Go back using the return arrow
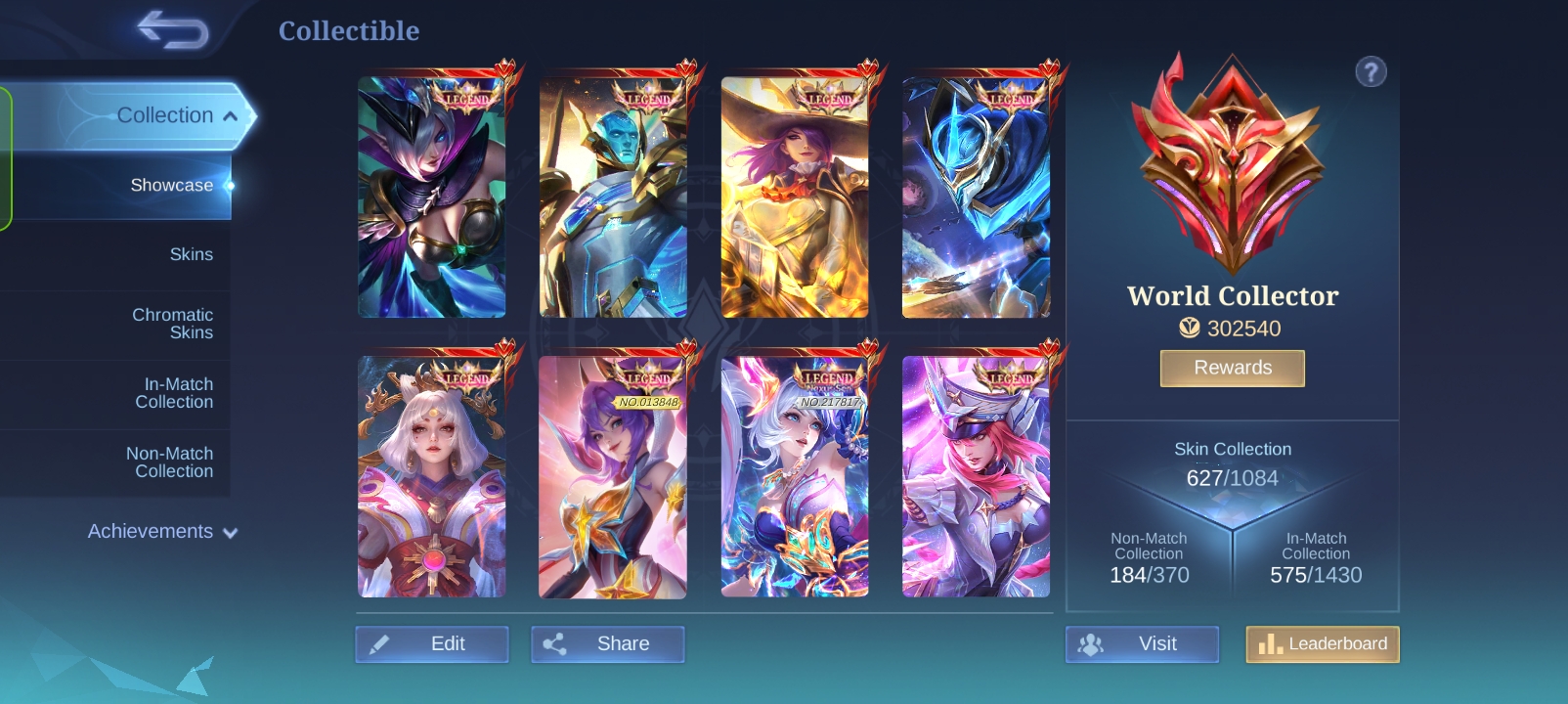The image size is (1568, 704). (x=173, y=29)
